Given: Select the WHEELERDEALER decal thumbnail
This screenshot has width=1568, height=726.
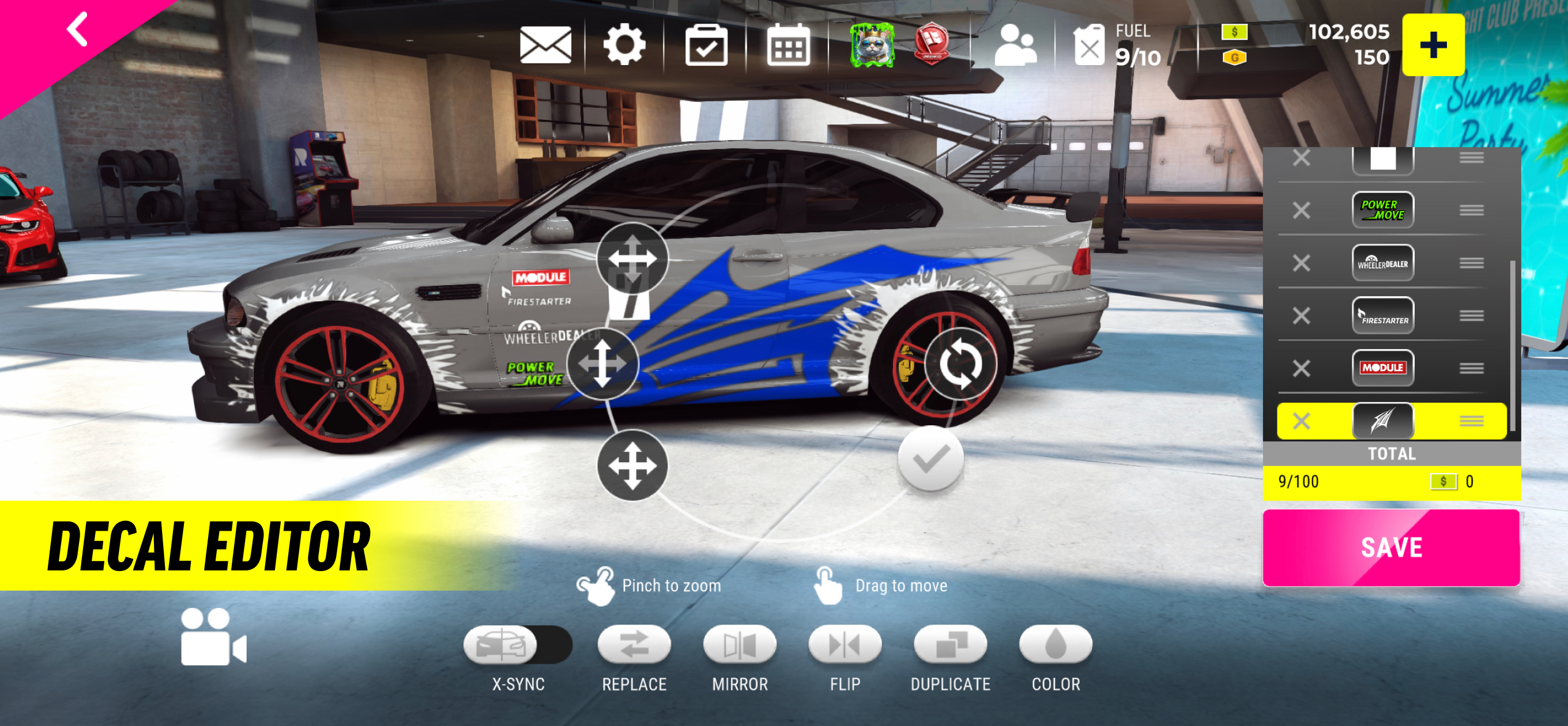Looking at the screenshot, I should 1383,263.
